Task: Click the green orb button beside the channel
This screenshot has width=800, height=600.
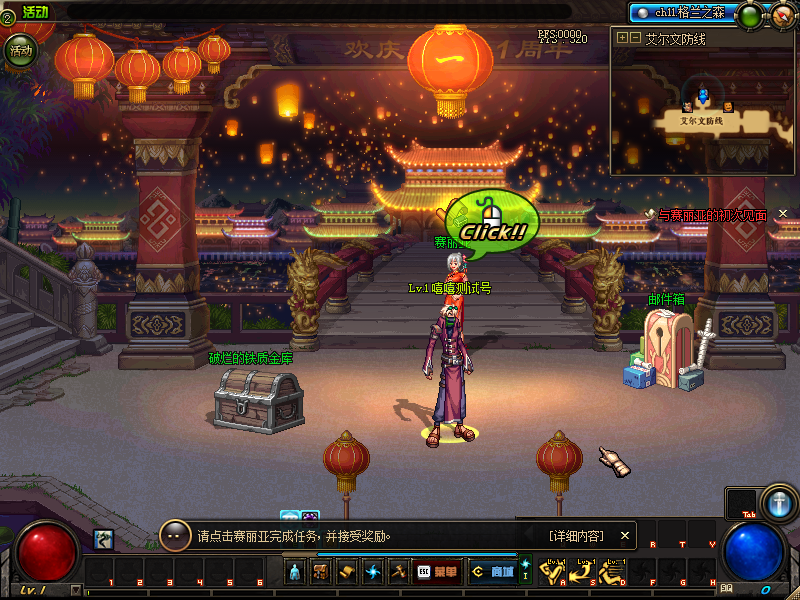Action: click(x=748, y=15)
